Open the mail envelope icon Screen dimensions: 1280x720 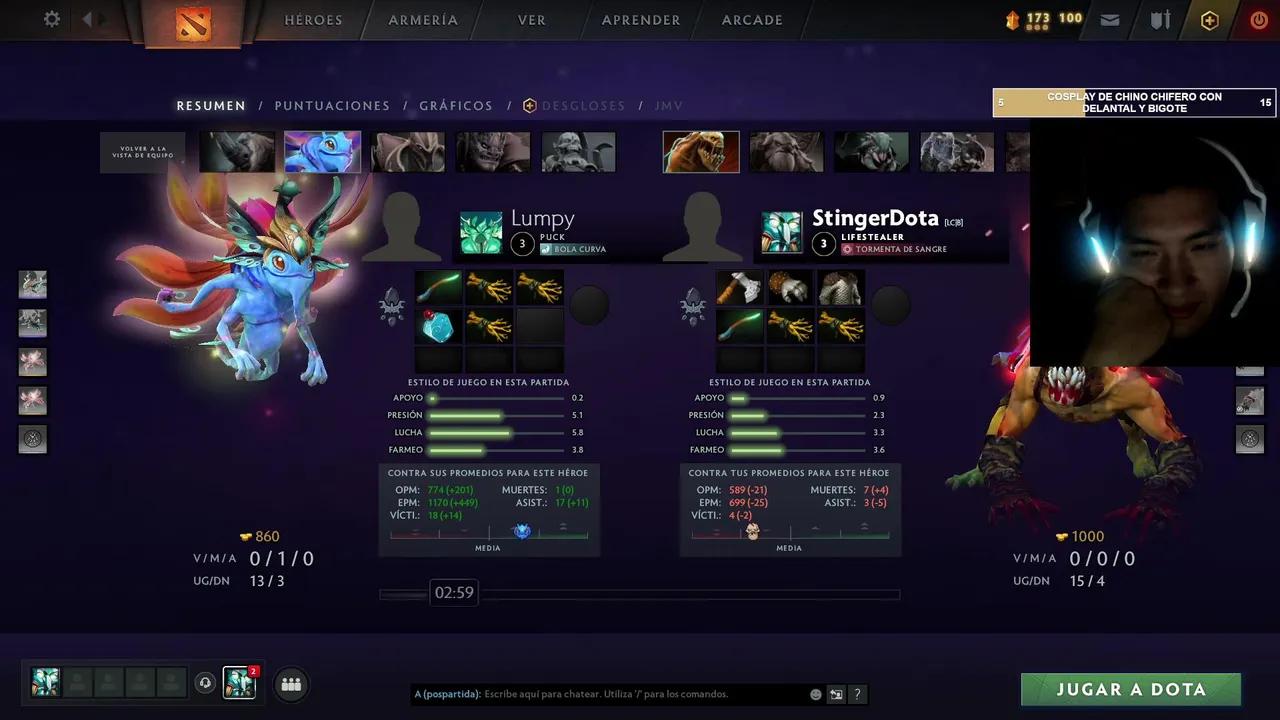[x=1110, y=20]
